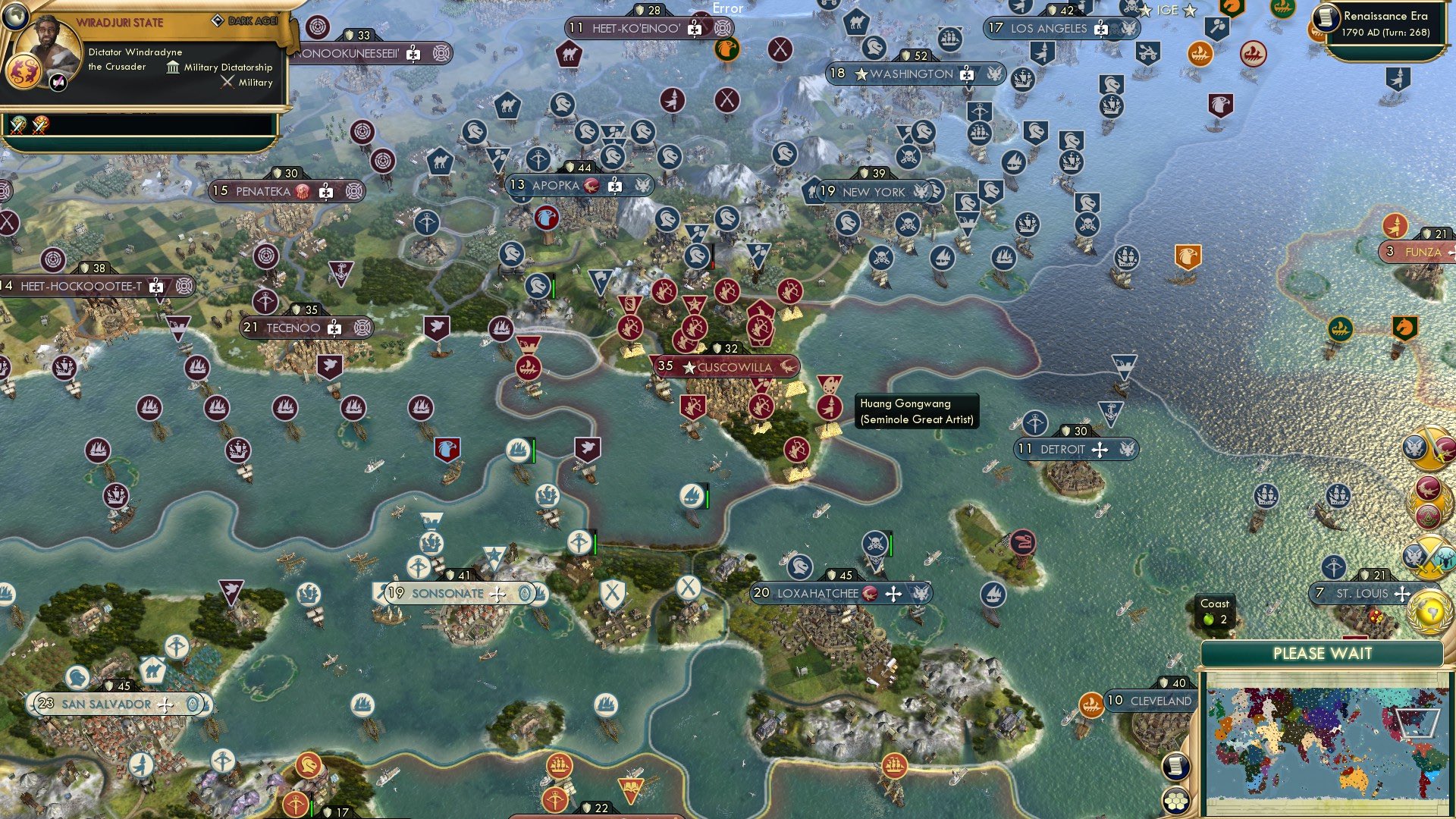Click the crossed-swords Military policy icon
This screenshot has width=1456, height=819.
[226, 82]
